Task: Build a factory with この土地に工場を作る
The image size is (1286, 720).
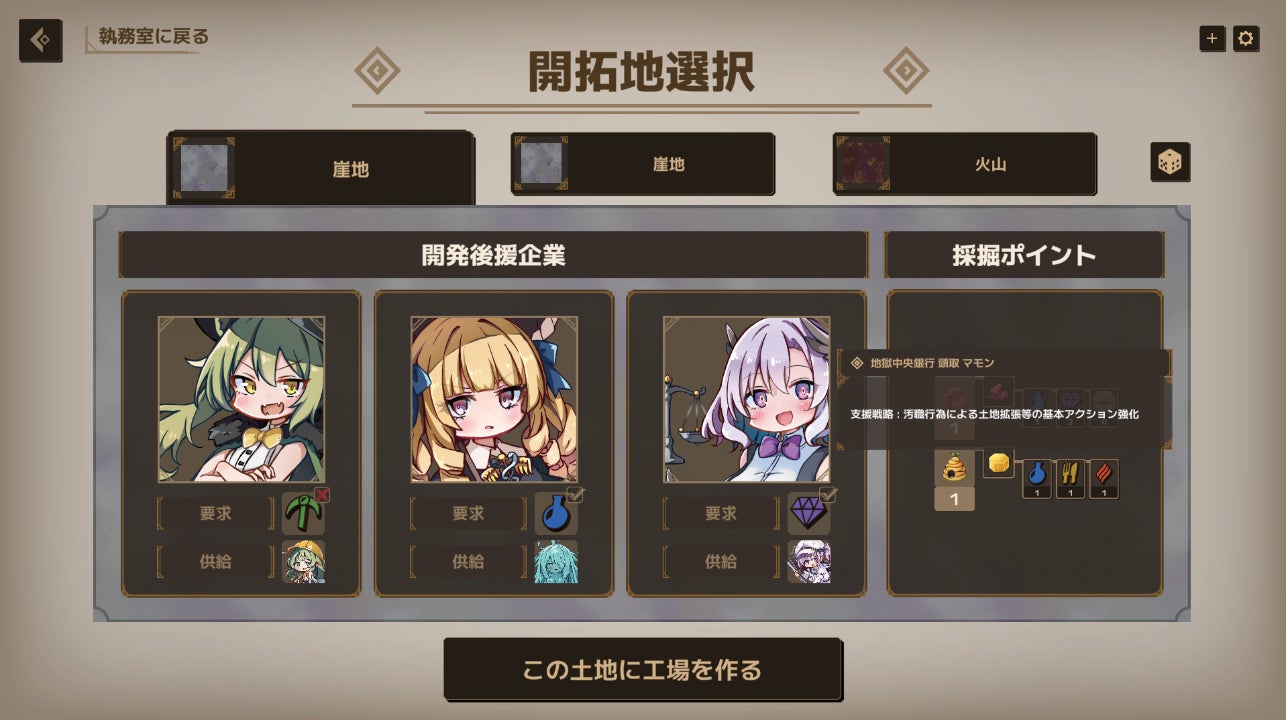Action: 642,669
